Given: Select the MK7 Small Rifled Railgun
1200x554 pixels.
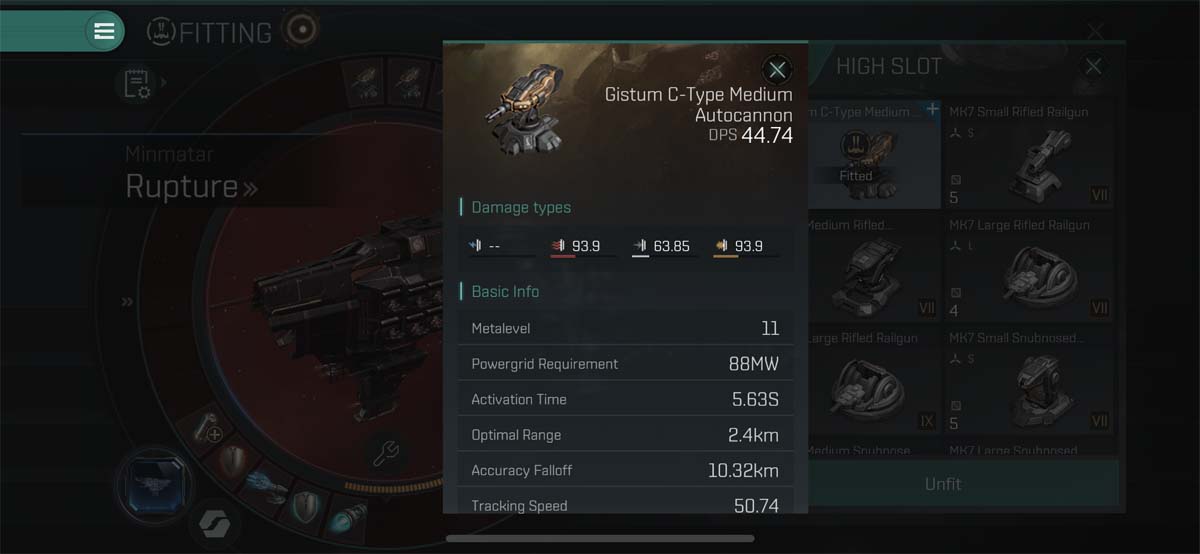Looking at the screenshot, I should coord(1029,154).
